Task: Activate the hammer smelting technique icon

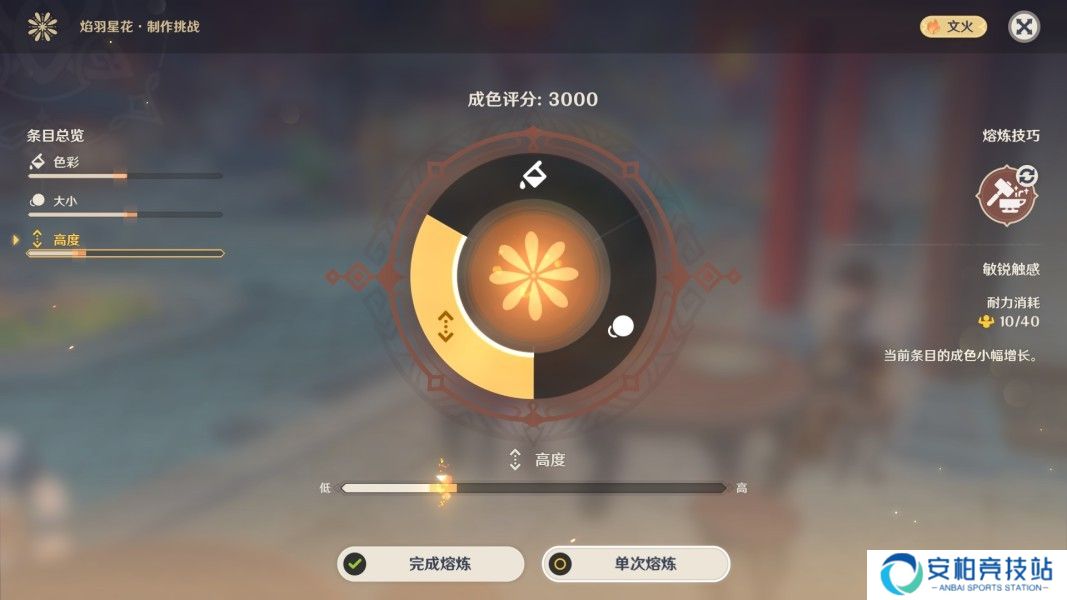Action: click(1007, 195)
